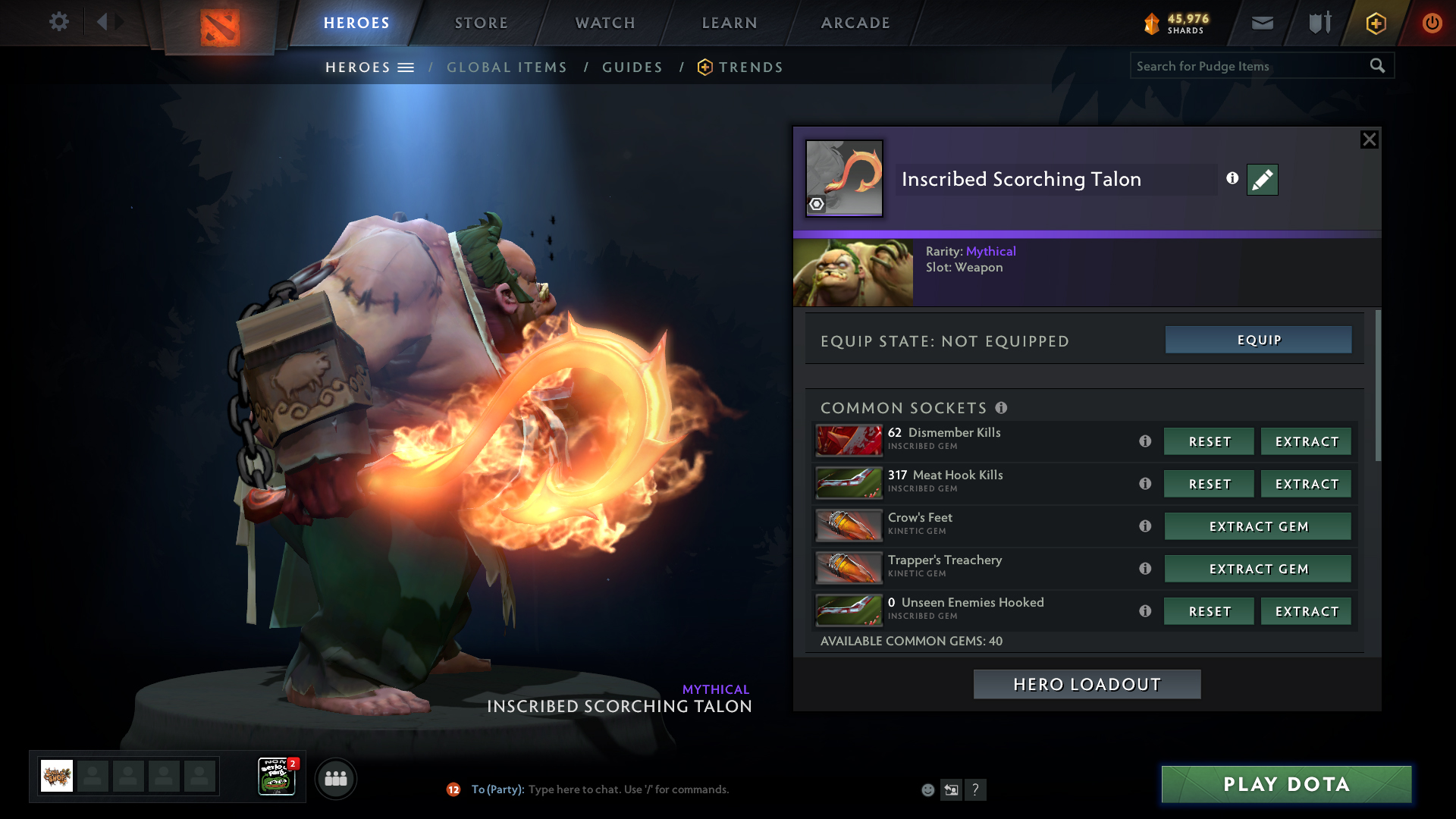Open the settings gear menu
The height and width of the screenshot is (819, 1456).
[59, 22]
